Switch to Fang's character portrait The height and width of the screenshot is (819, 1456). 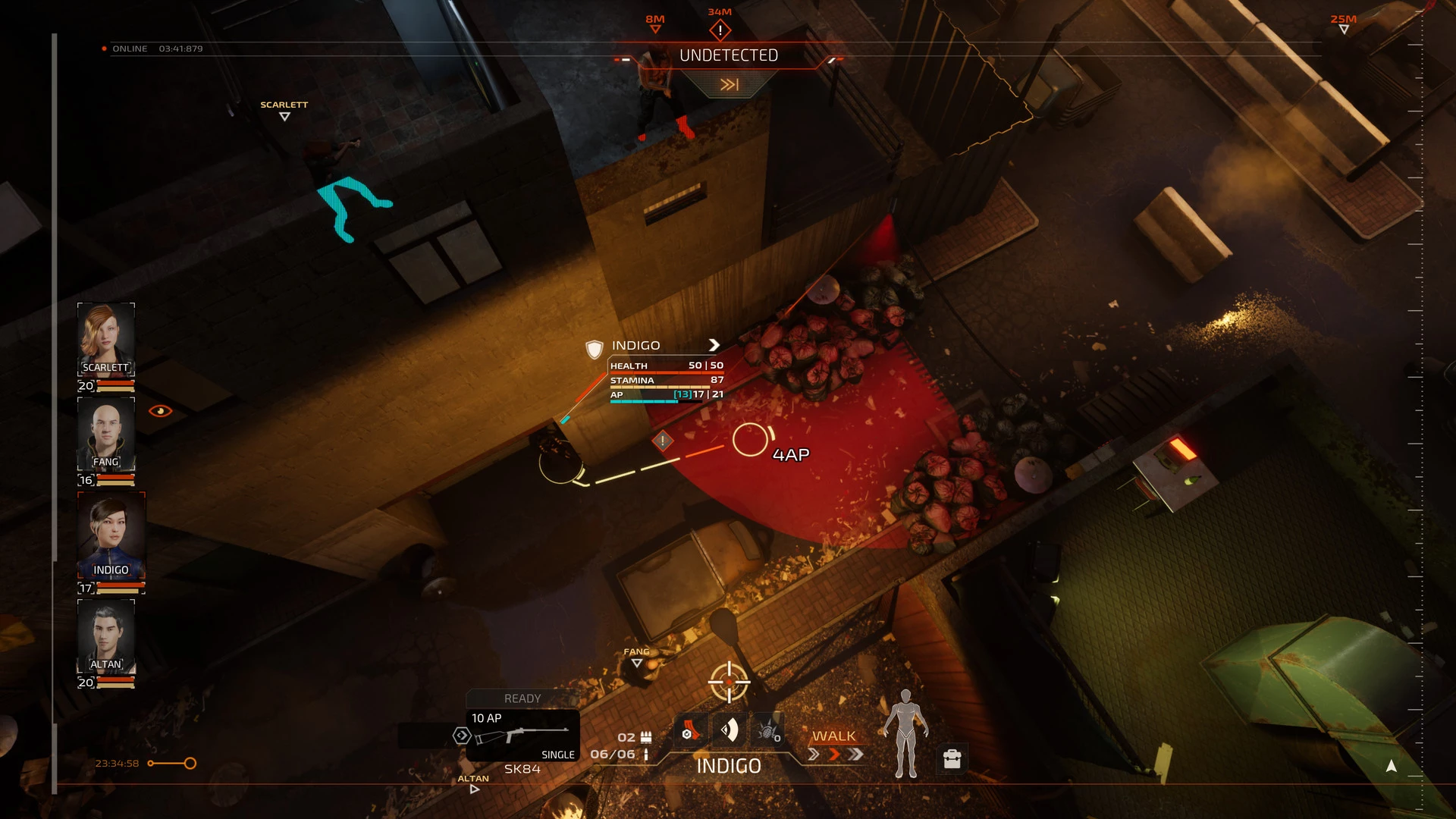coord(106,433)
